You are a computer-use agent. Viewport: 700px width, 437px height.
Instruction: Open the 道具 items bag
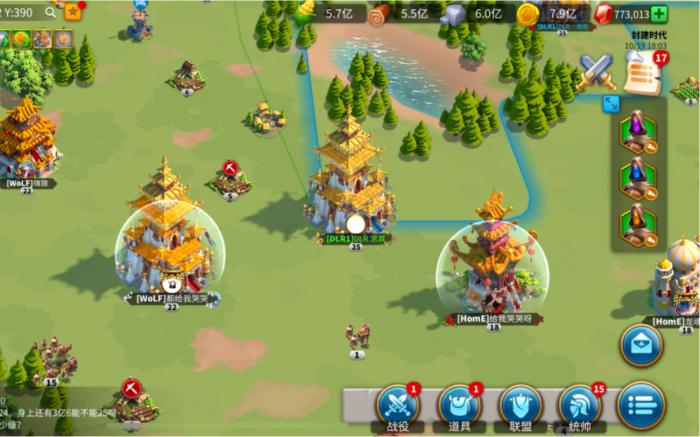point(458,404)
